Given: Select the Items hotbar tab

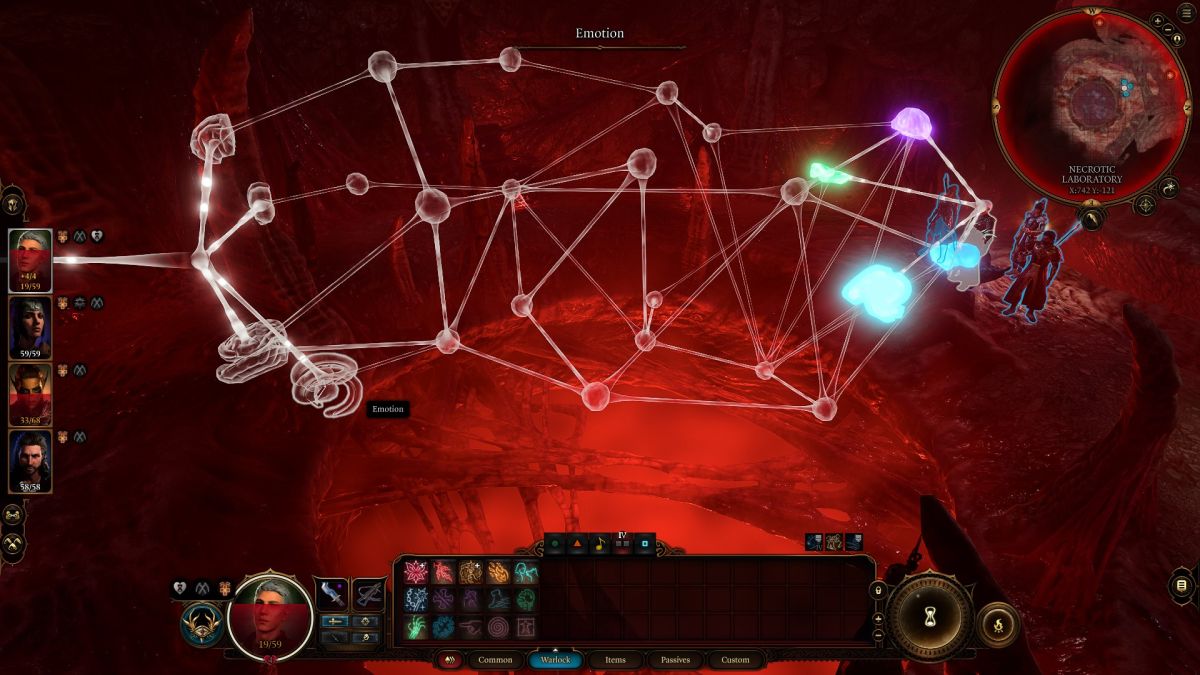Looking at the screenshot, I should tap(616, 660).
